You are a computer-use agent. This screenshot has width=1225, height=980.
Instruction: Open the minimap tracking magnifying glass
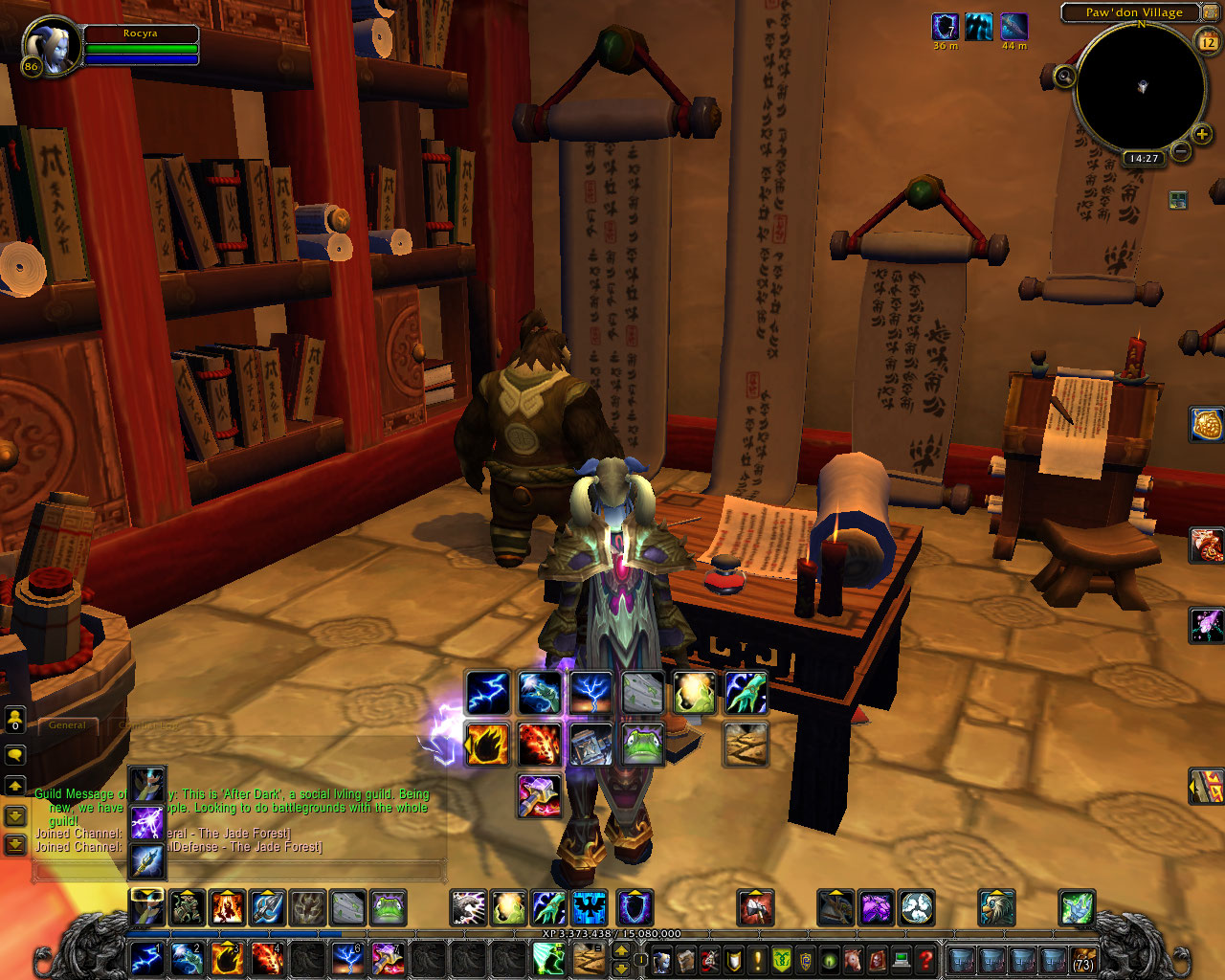tap(1064, 77)
